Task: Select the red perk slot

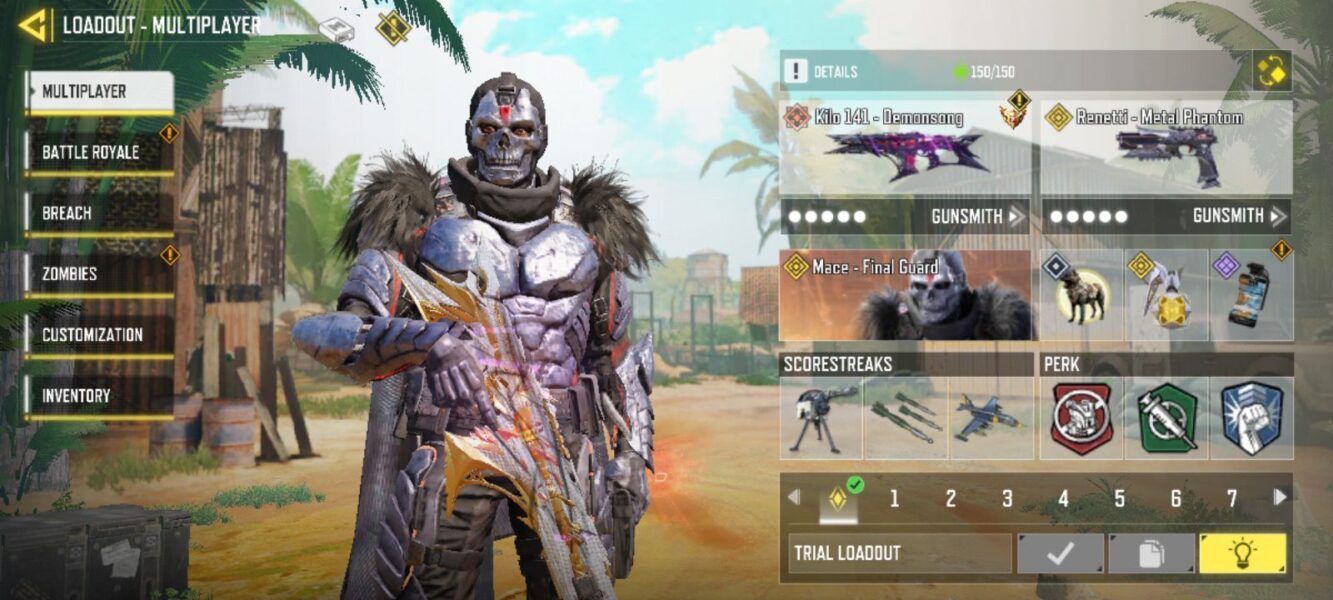Action: [1082, 418]
